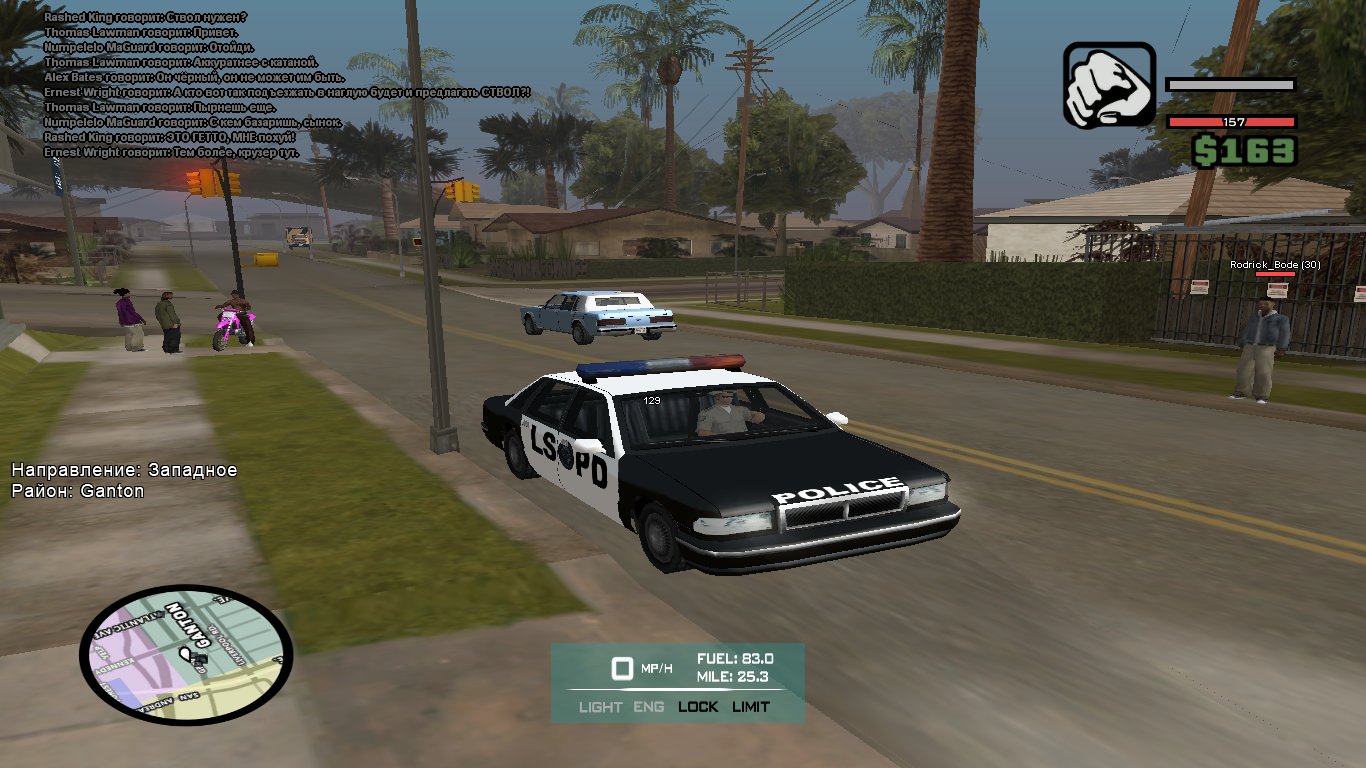Toggle the LOCK vehicle indicator
The height and width of the screenshot is (768, 1366).
click(698, 707)
